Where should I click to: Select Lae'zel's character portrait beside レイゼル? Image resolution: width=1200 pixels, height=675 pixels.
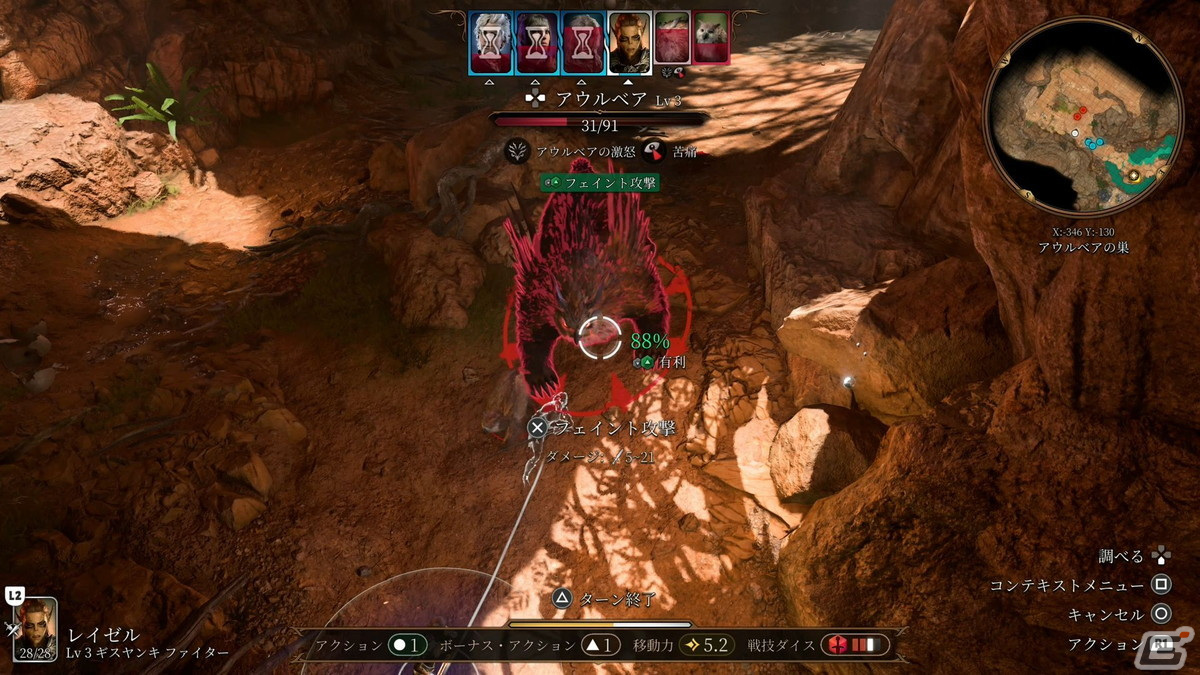point(39,627)
